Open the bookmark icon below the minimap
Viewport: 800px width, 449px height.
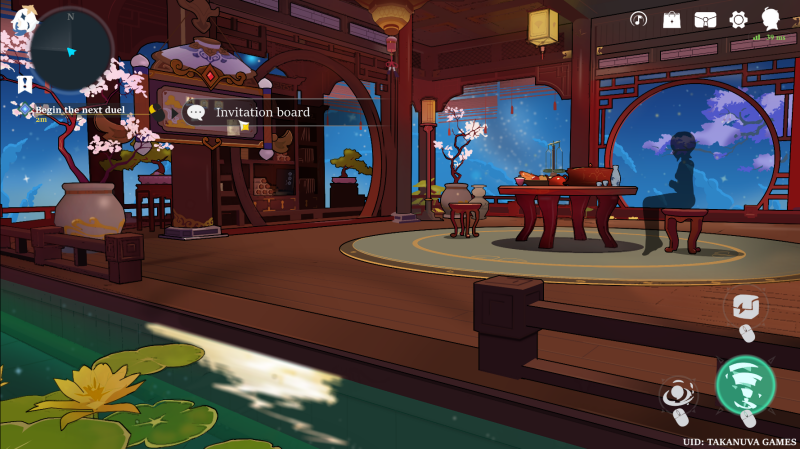[23, 84]
